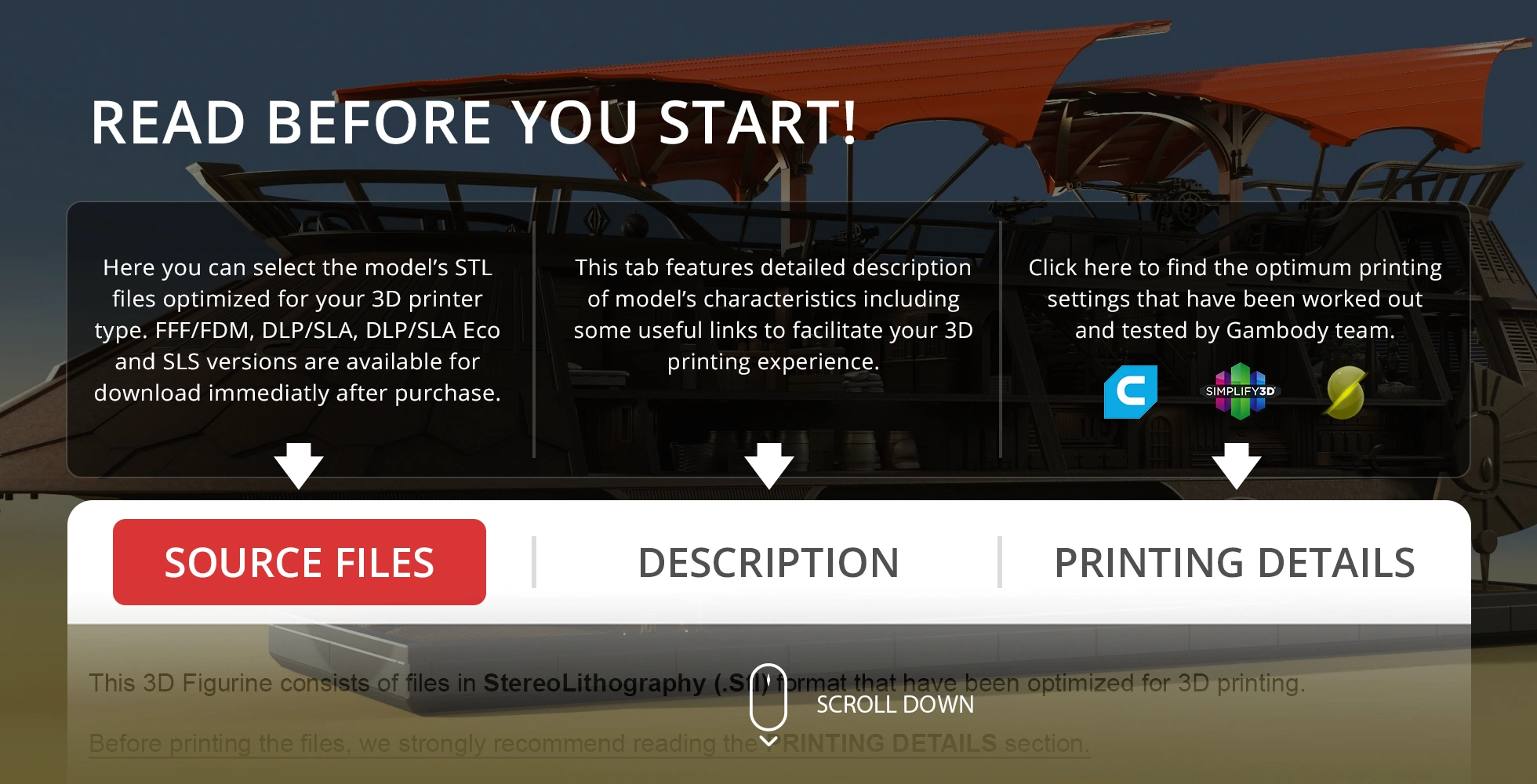Click the model characteristics description panel

pos(772,314)
